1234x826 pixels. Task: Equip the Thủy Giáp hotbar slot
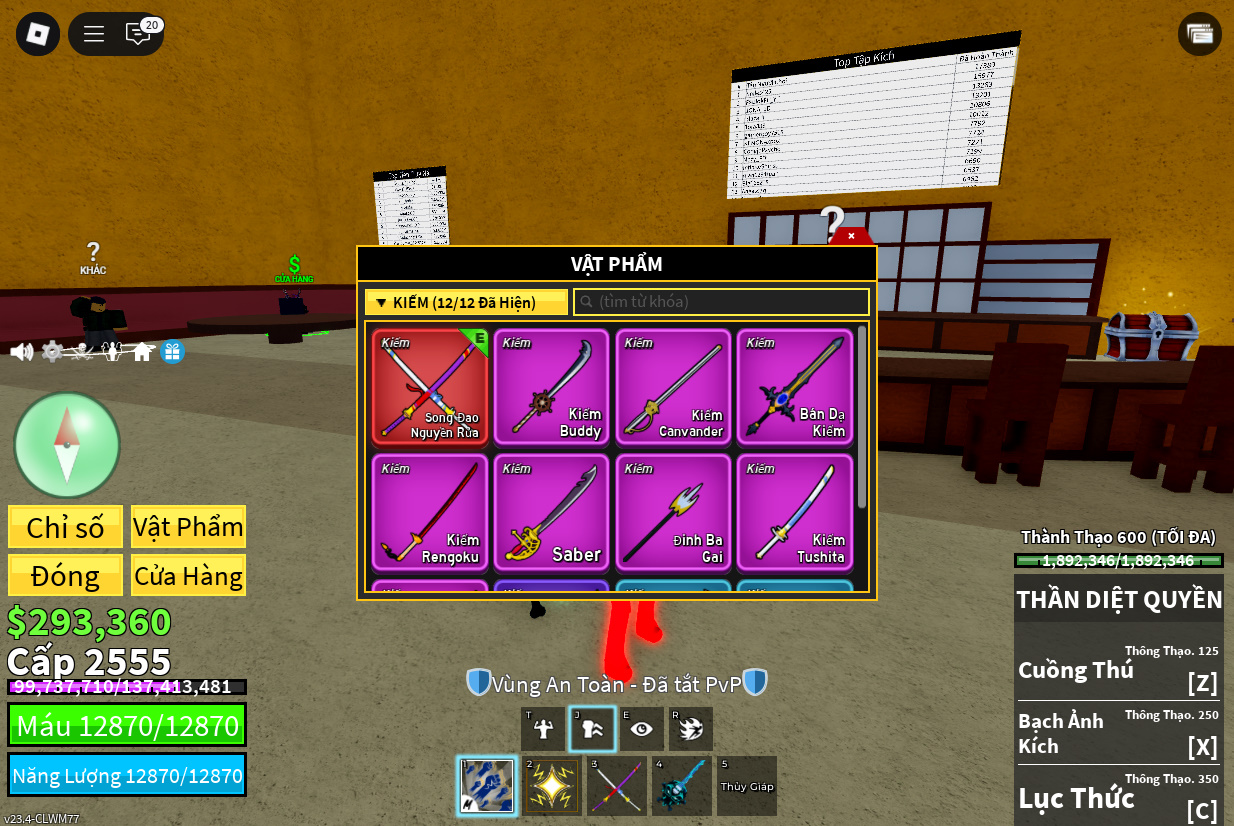pyautogui.click(x=747, y=786)
